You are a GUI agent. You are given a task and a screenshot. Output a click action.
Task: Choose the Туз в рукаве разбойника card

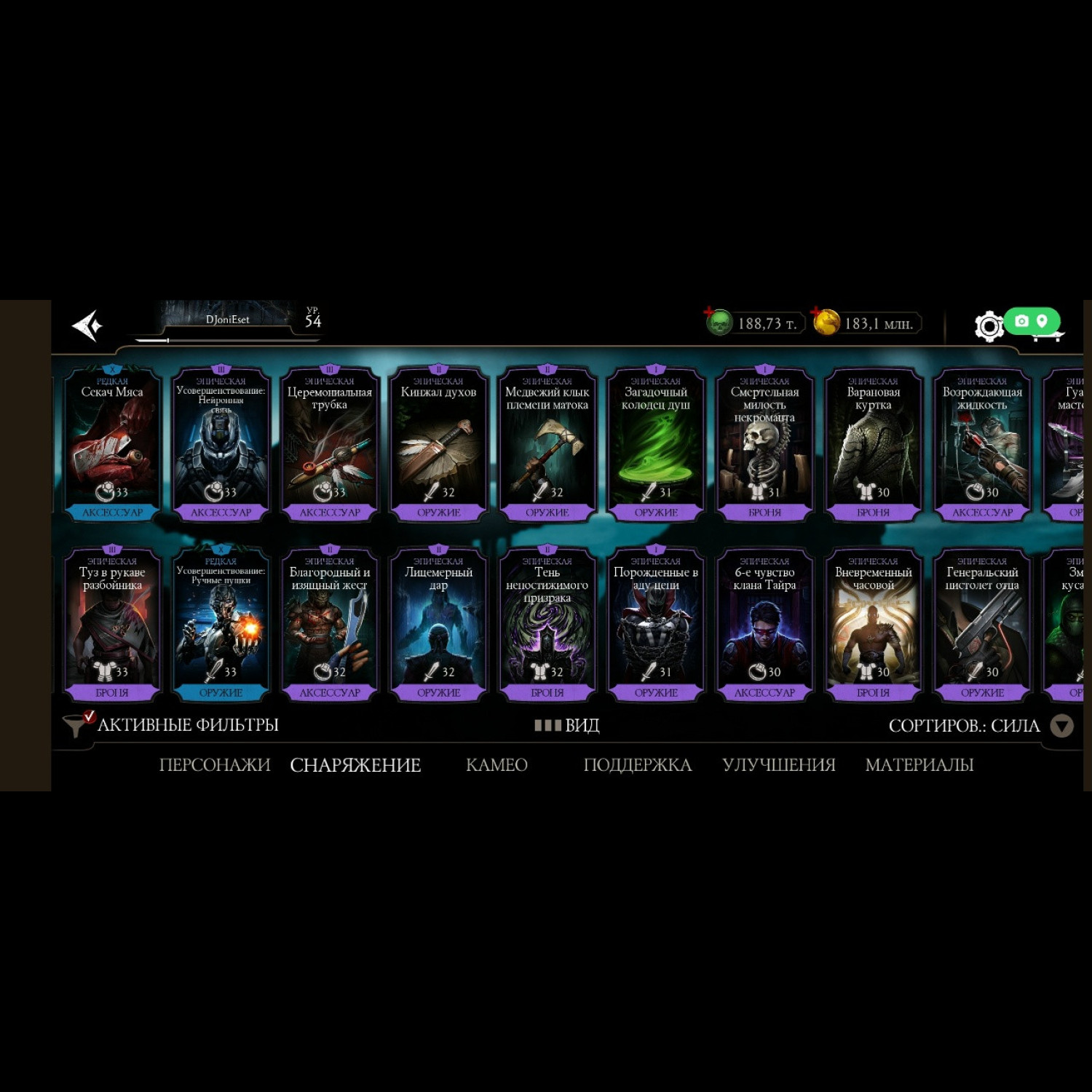(112, 625)
